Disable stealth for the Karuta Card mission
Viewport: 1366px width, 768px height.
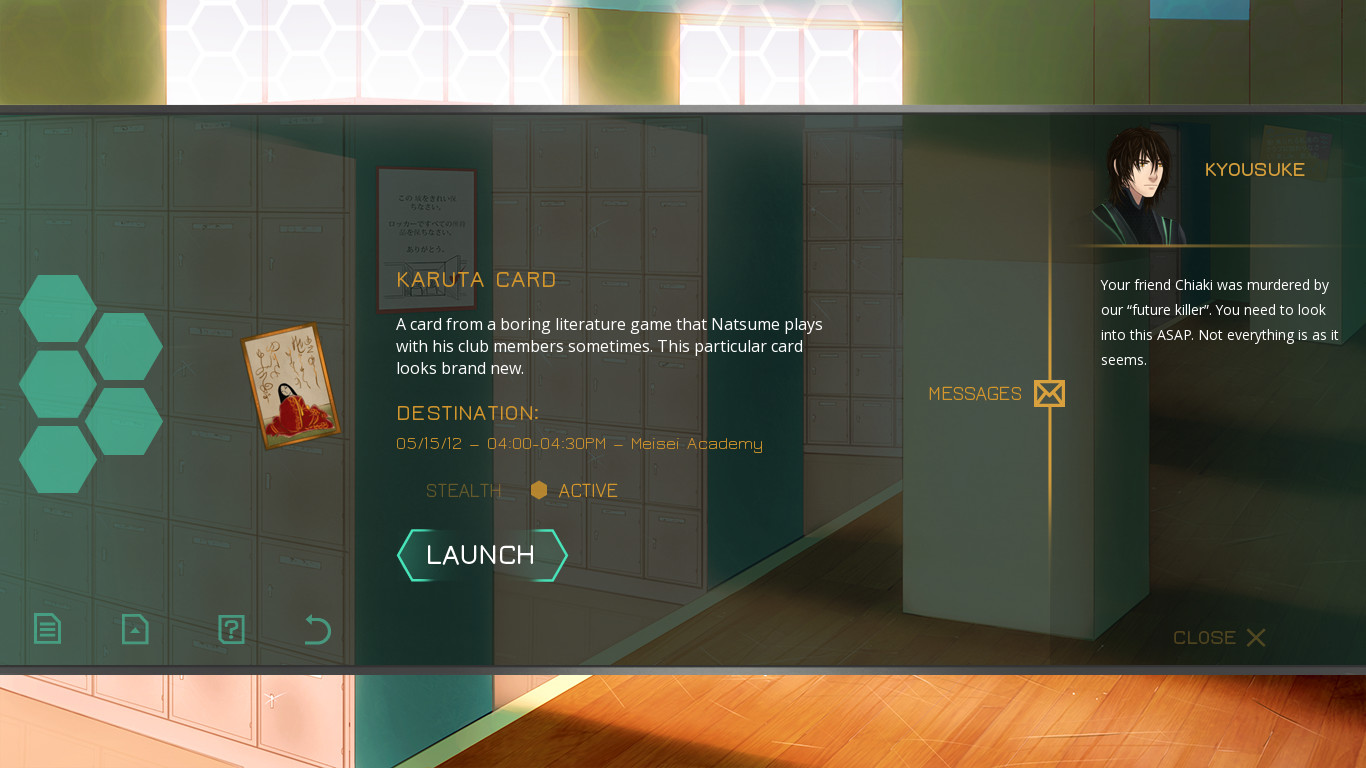click(463, 490)
